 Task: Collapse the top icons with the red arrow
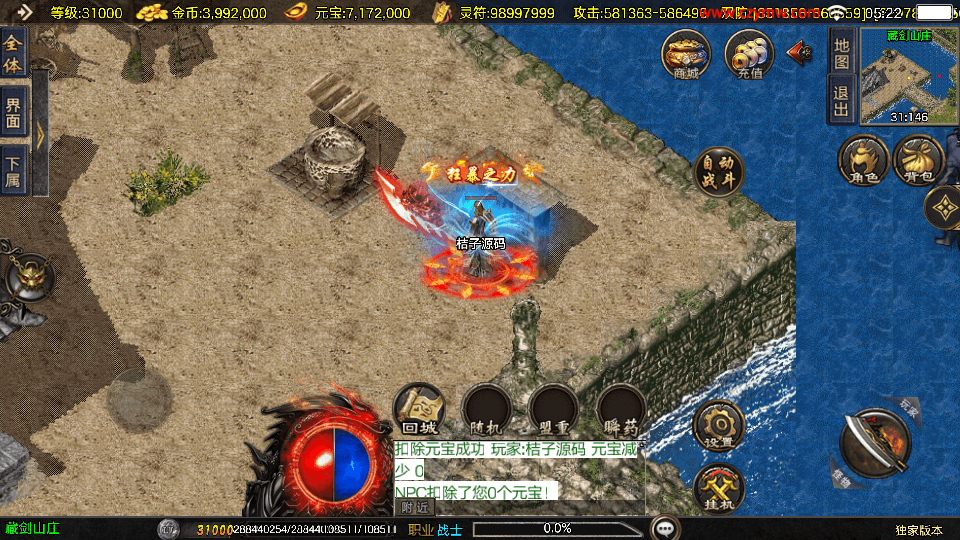click(x=800, y=53)
